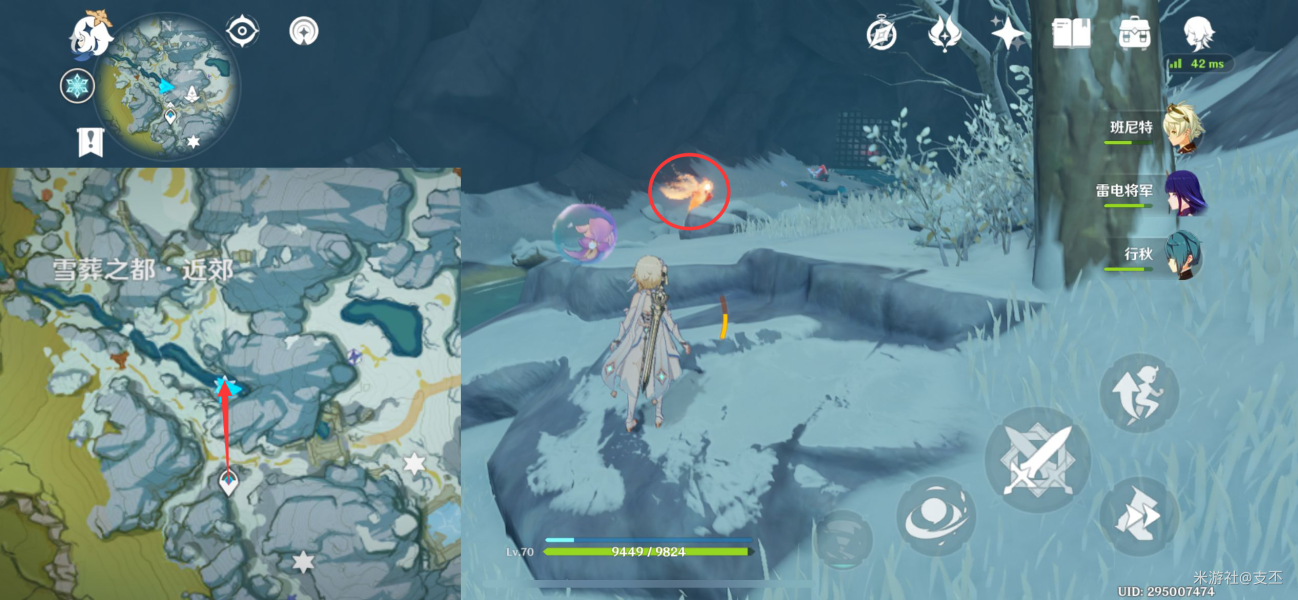This screenshot has width=1298, height=600.
Task: Open the compass events icon
Action: click(881, 35)
